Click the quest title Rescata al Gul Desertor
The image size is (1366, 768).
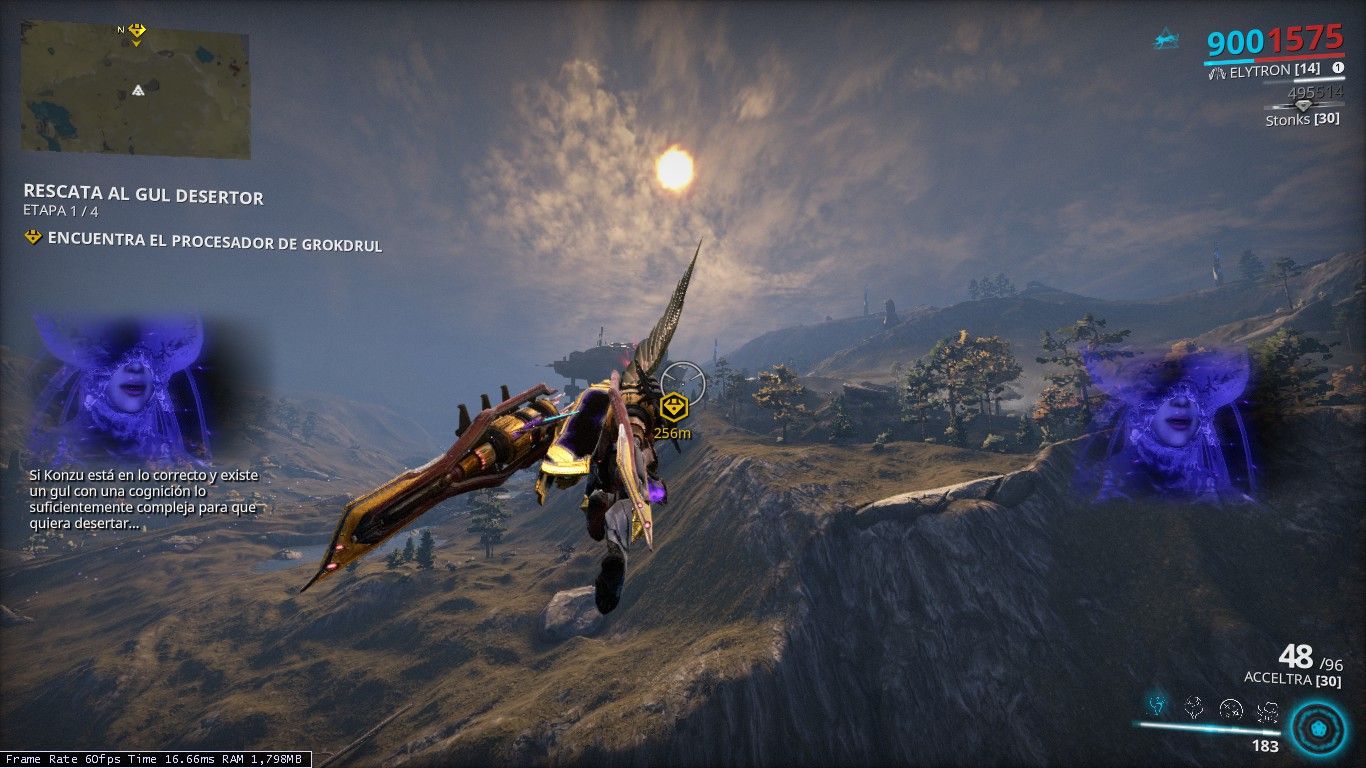[x=143, y=195]
